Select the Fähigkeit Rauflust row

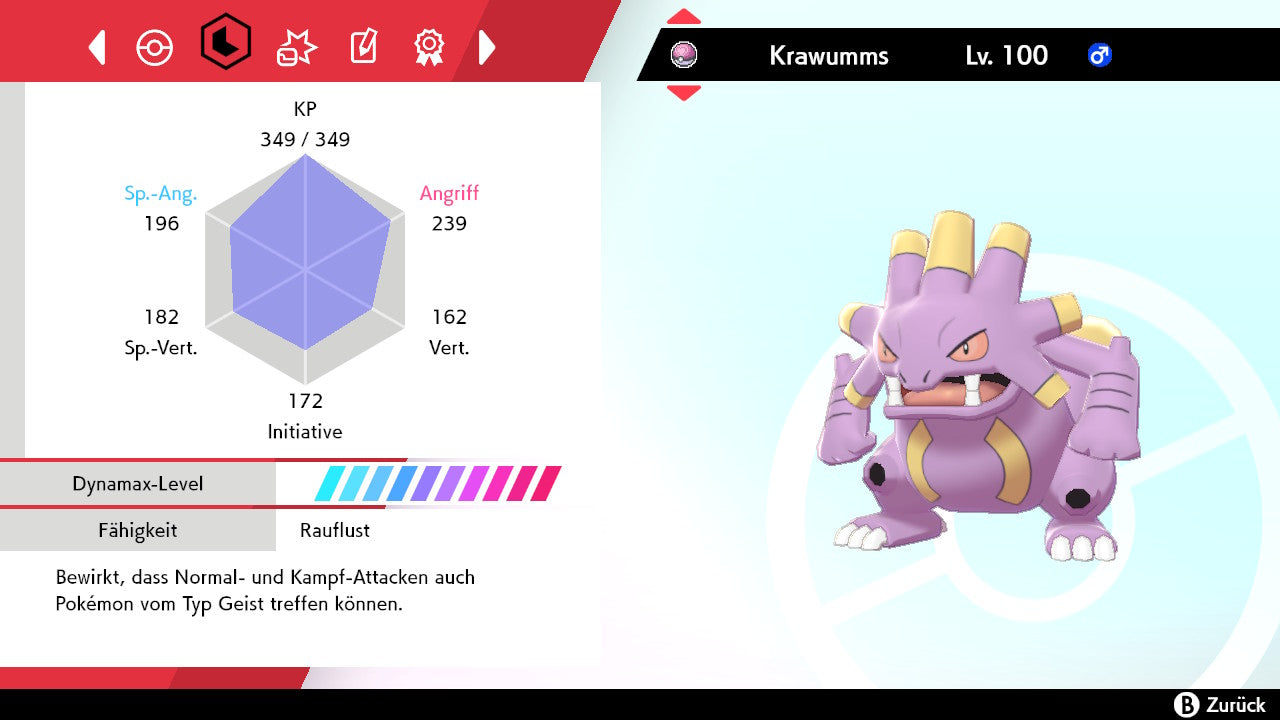(x=300, y=530)
